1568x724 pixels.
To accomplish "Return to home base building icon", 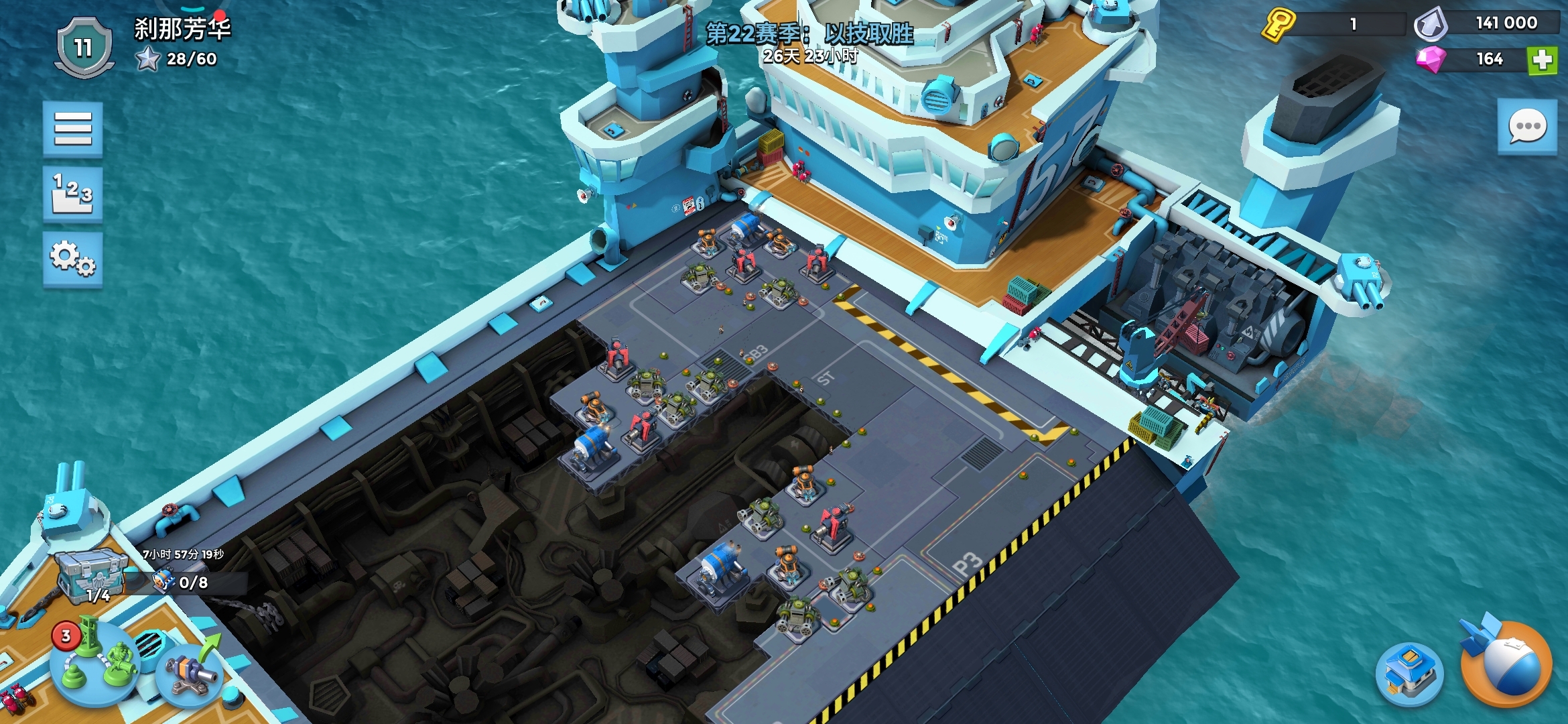I will pyautogui.click(x=1409, y=673).
